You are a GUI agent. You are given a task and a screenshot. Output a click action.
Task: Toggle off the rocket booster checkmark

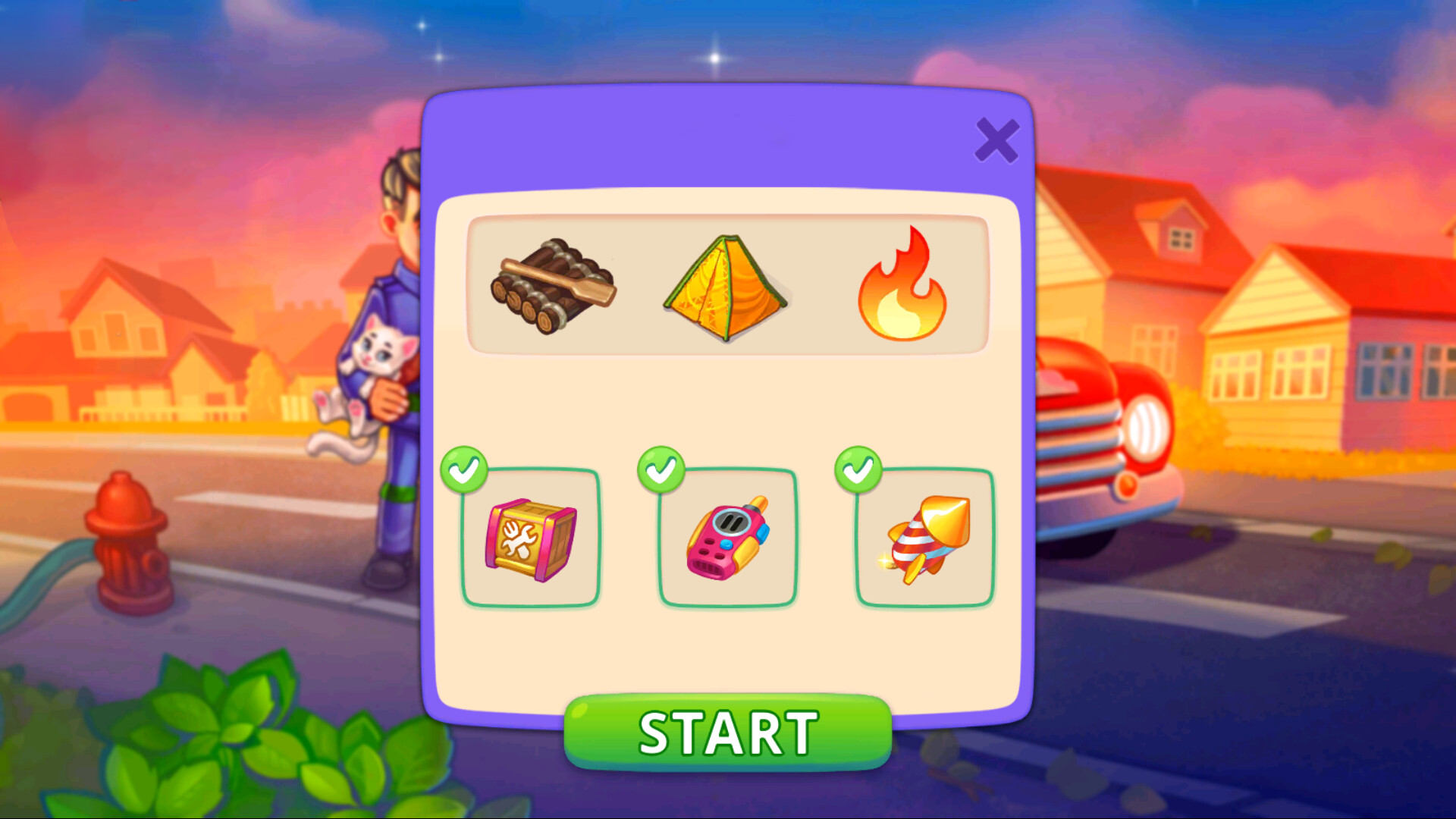point(859,470)
